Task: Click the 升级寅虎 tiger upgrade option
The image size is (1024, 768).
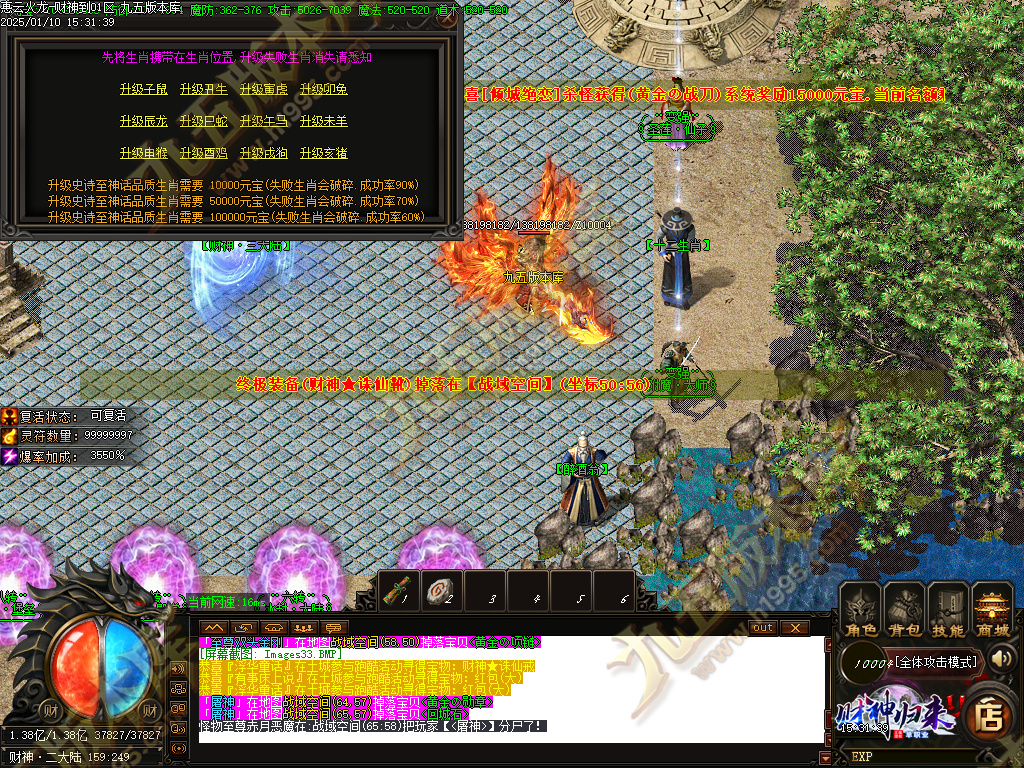Action: click(x=264, y=90)
